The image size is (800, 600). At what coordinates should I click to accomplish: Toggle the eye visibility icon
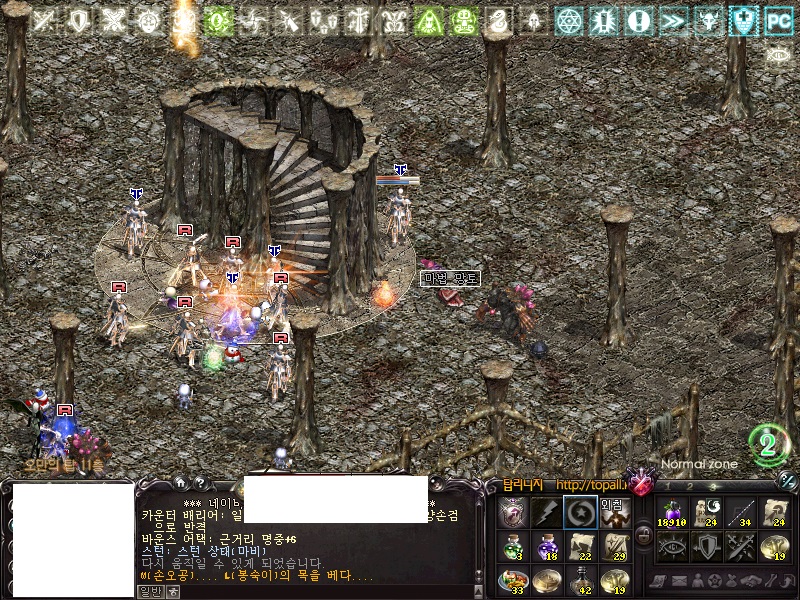pos(778,55)
